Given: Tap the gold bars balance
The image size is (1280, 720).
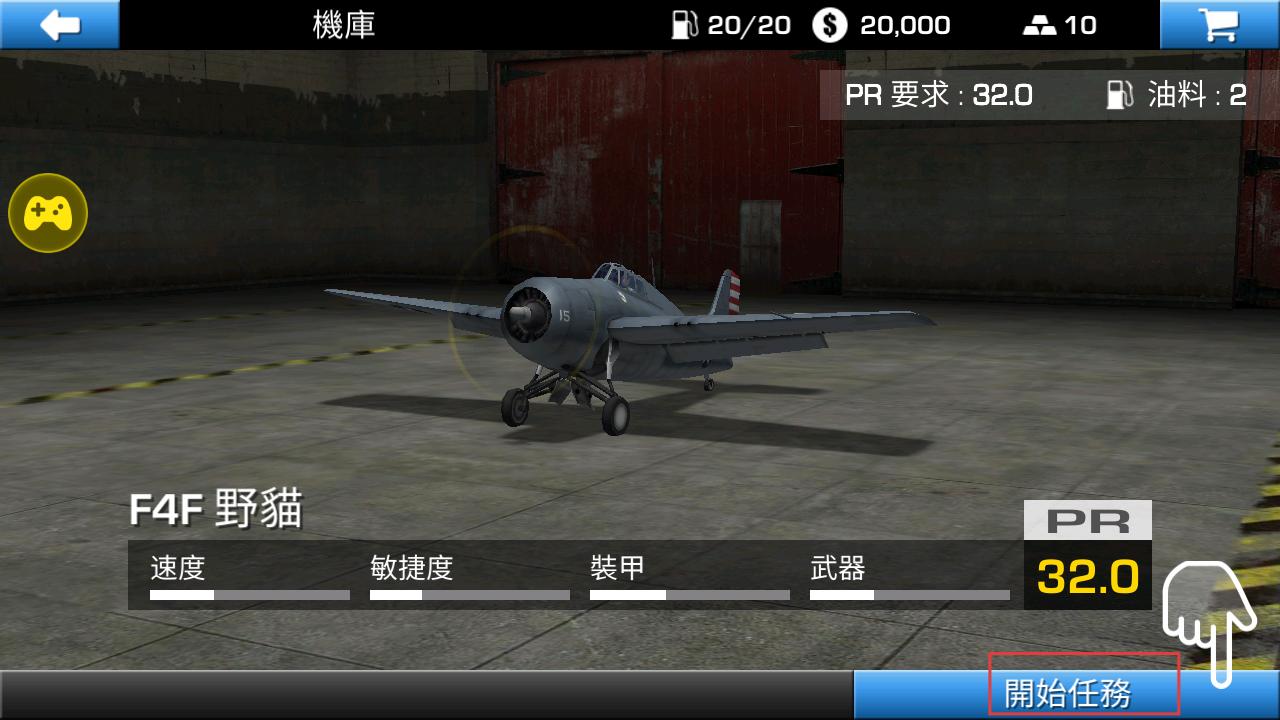Looking at the screenshot, I should click(1060, 25).
